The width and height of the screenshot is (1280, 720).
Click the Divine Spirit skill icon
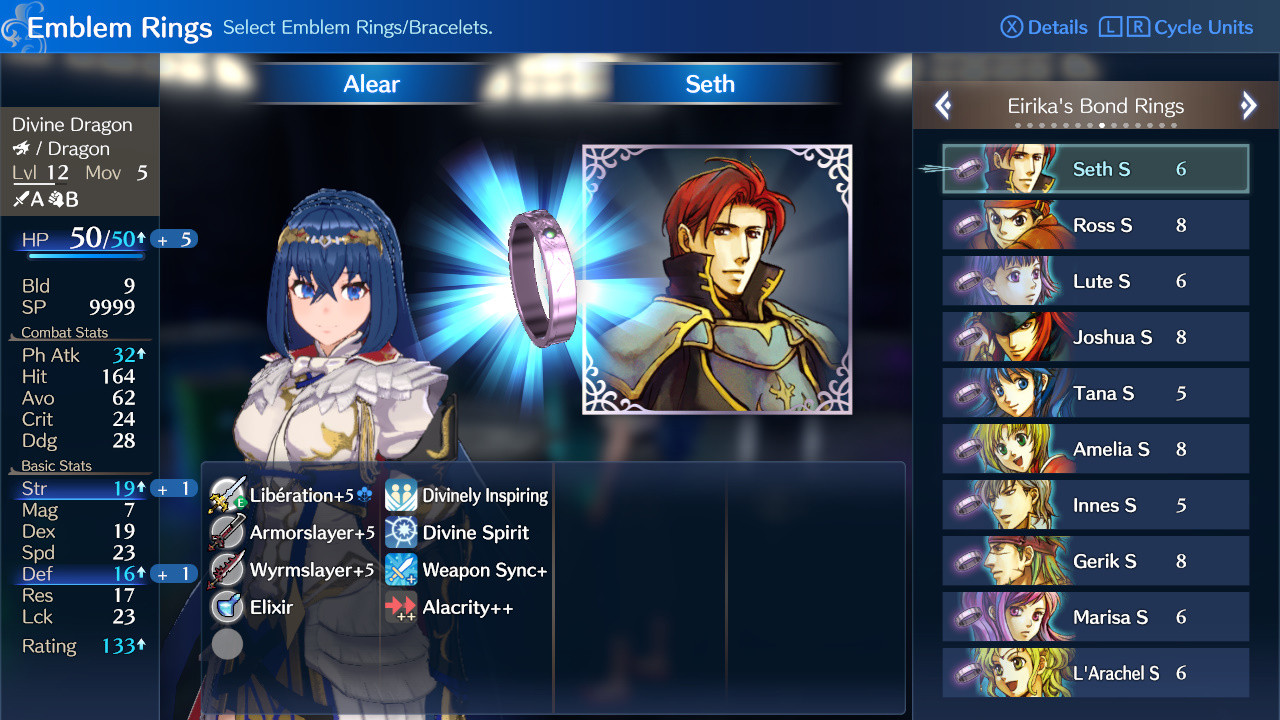(399, 532)
